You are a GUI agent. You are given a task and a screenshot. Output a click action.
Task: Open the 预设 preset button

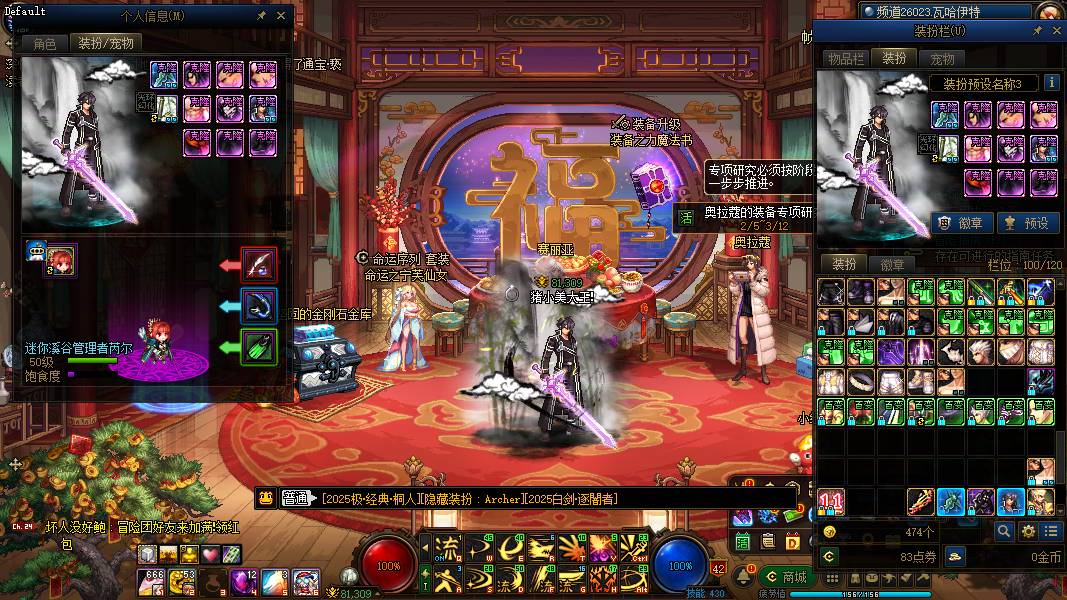click(x=1027, y=223)
